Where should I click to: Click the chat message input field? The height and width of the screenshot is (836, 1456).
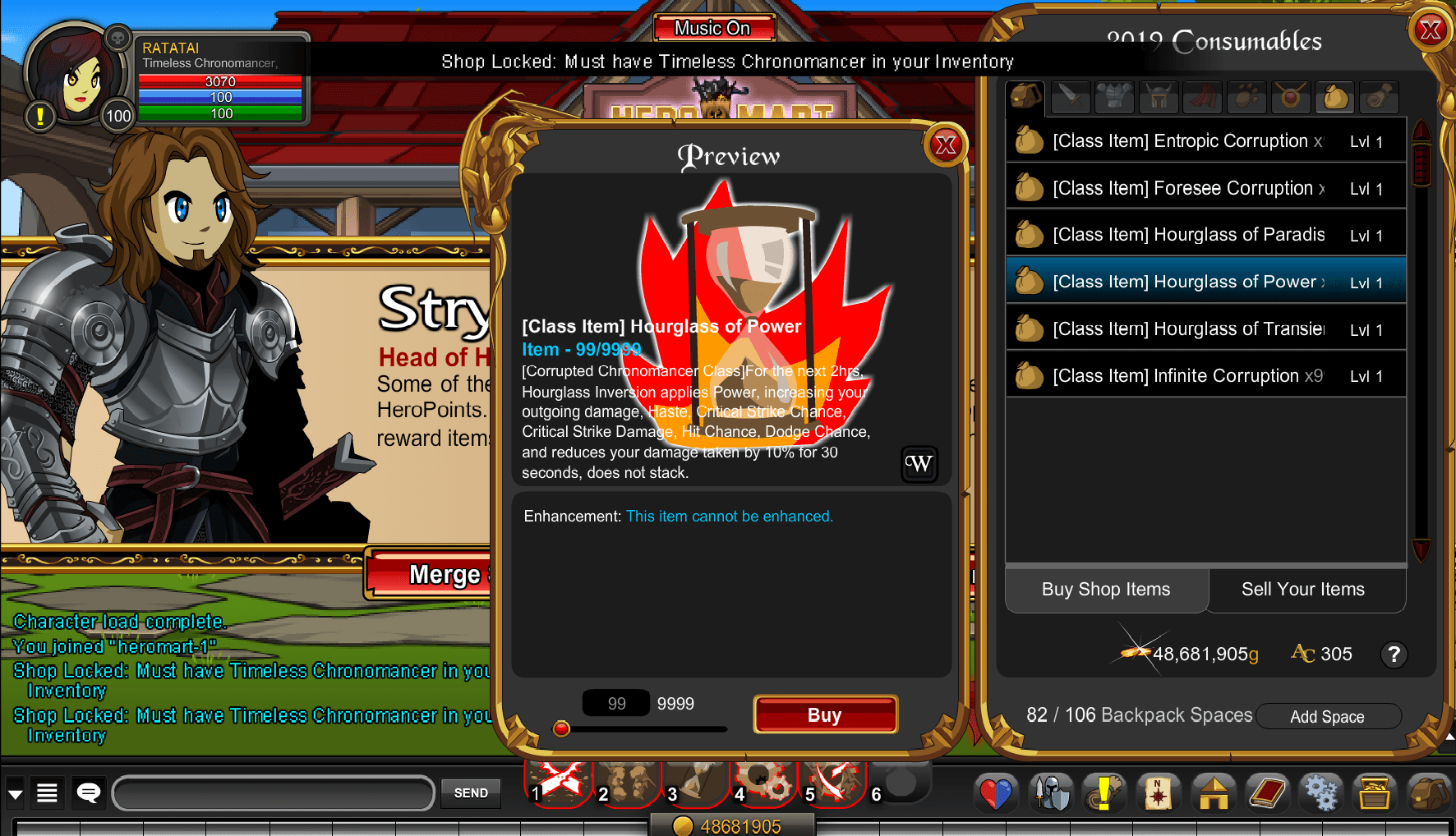pyautogui.click(x=274, y=793)
